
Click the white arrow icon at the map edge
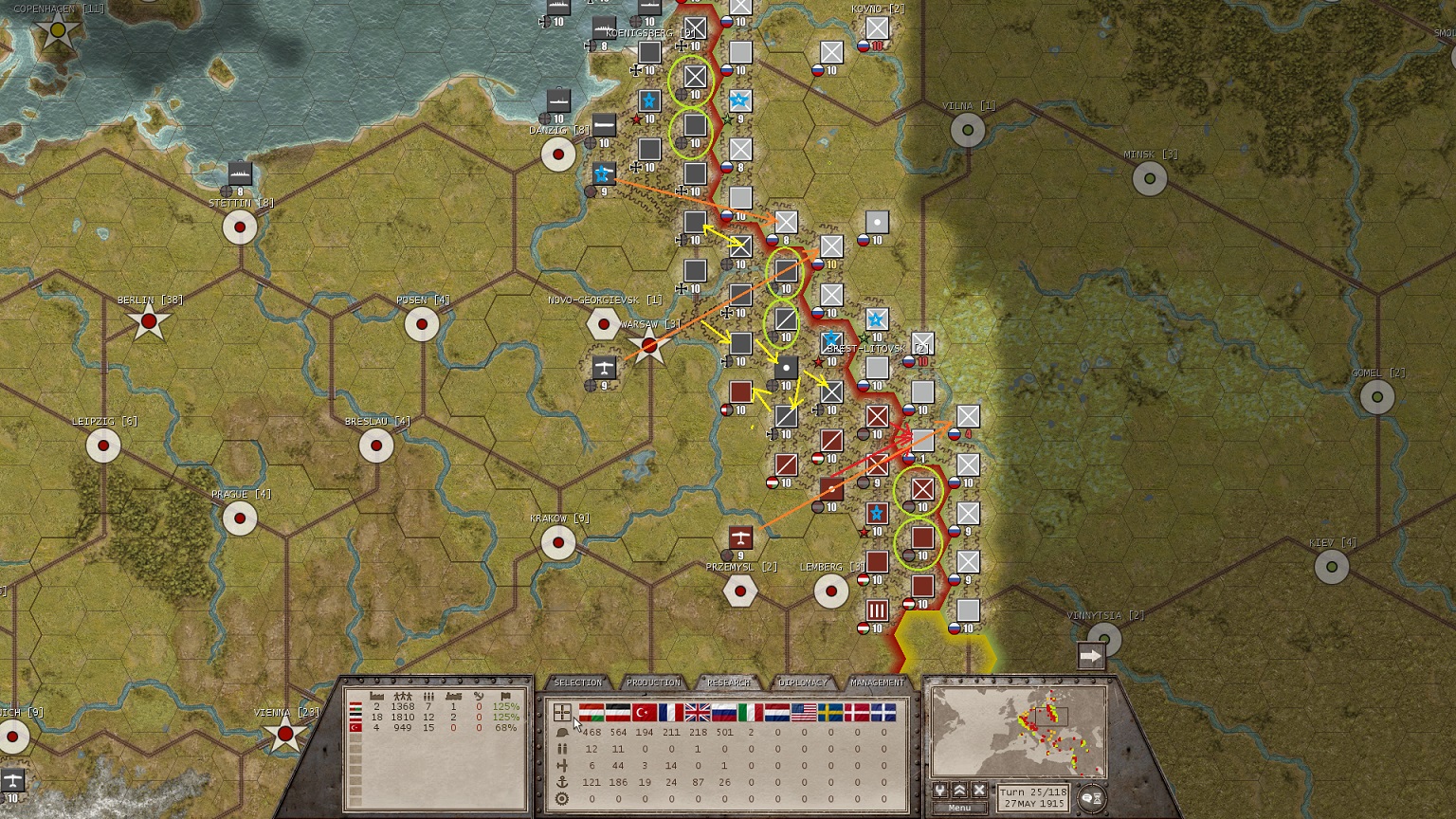click(x=1090, y=653)
